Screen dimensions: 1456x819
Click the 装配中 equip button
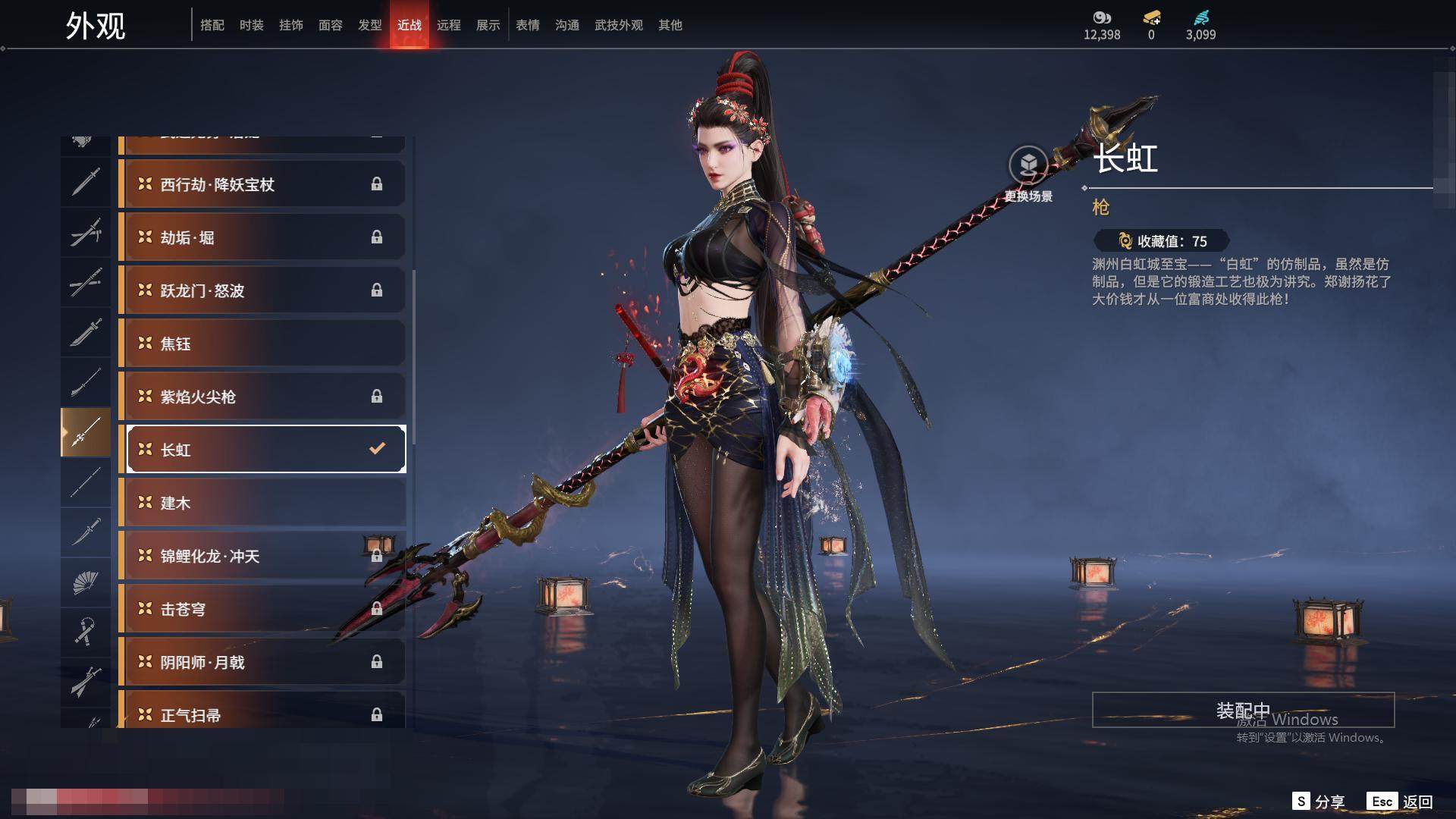pos(1242,710)
